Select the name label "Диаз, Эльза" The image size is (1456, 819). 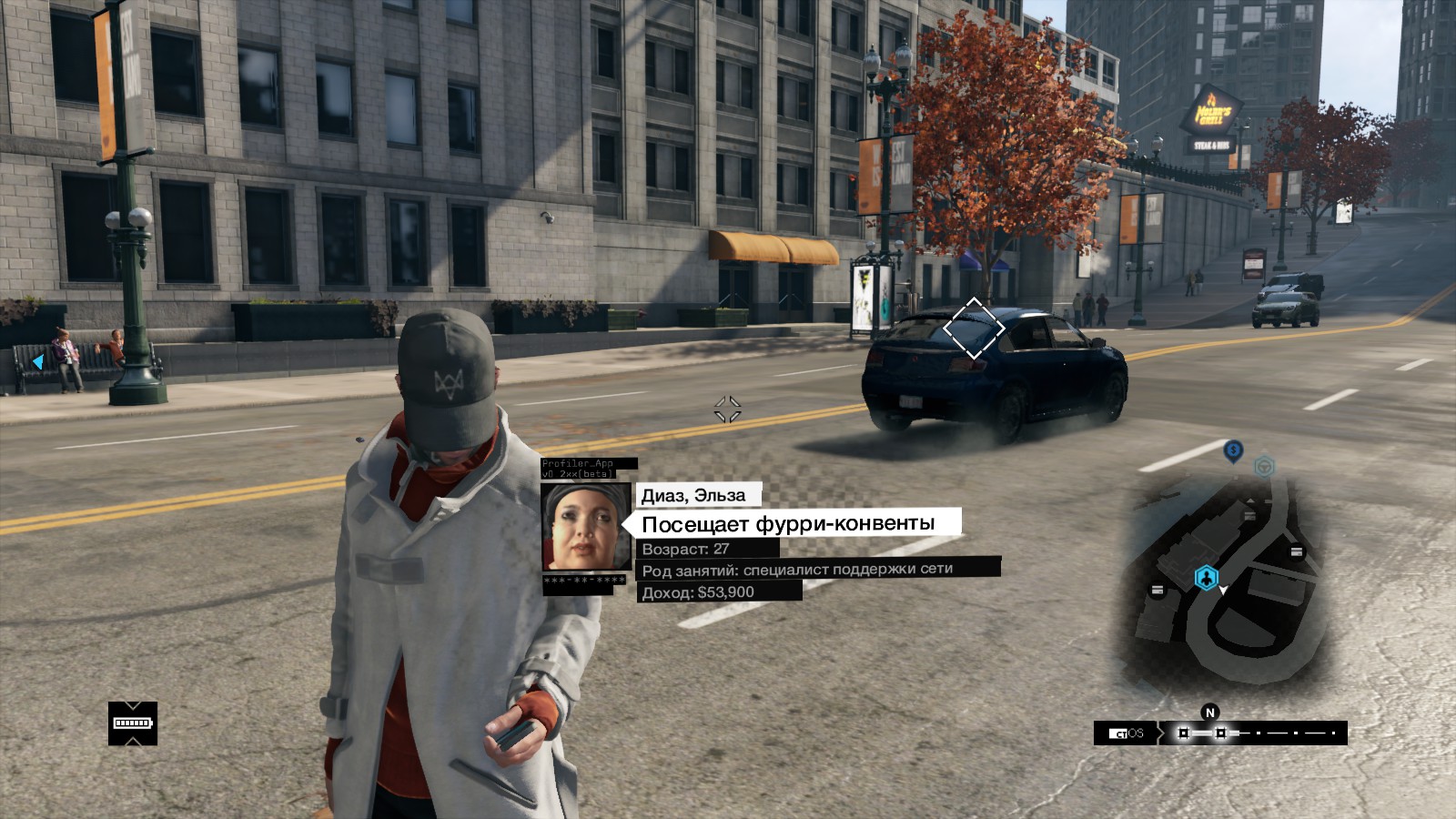point(695,495)
